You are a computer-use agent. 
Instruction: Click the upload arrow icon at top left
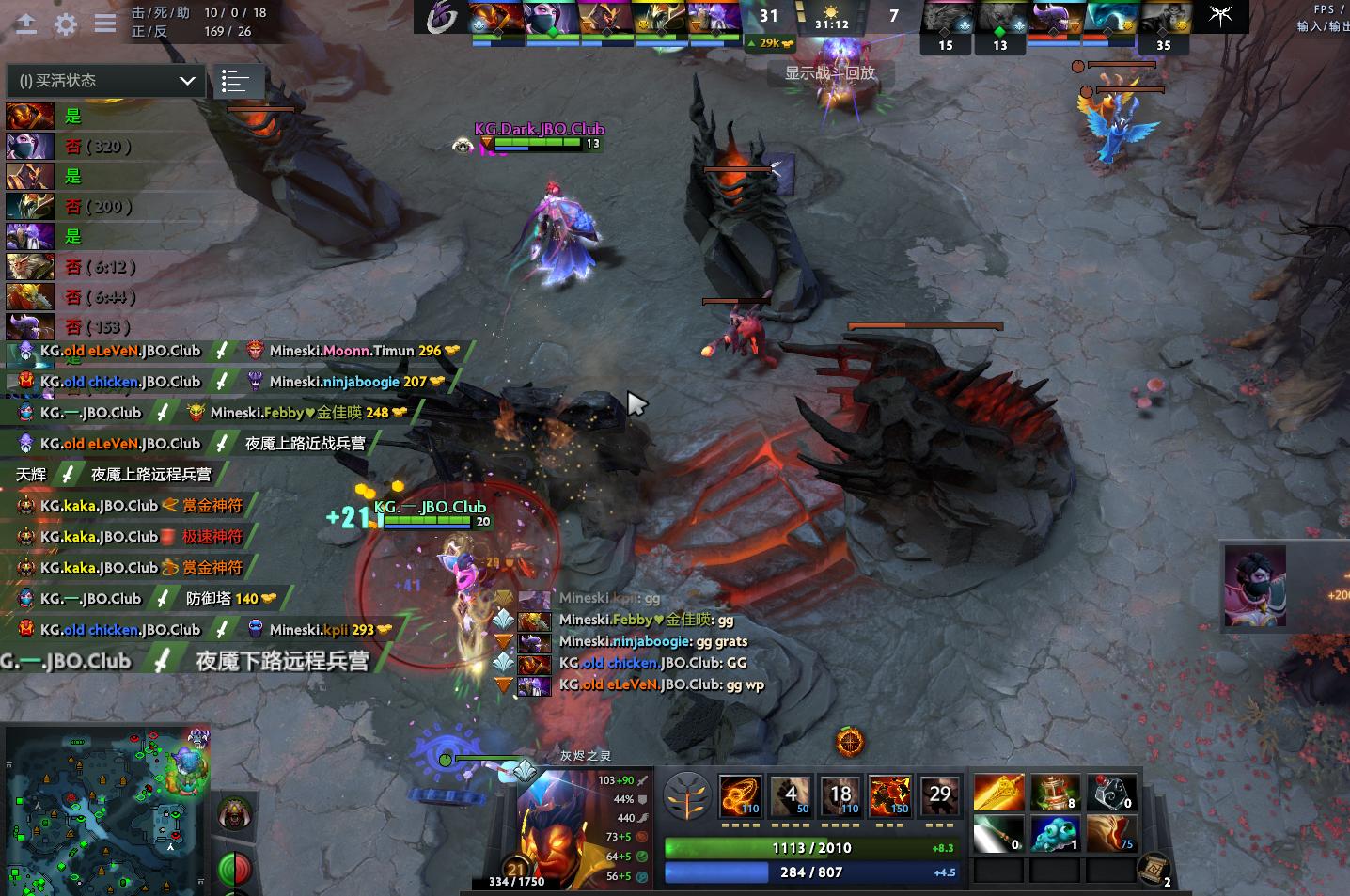25,24
